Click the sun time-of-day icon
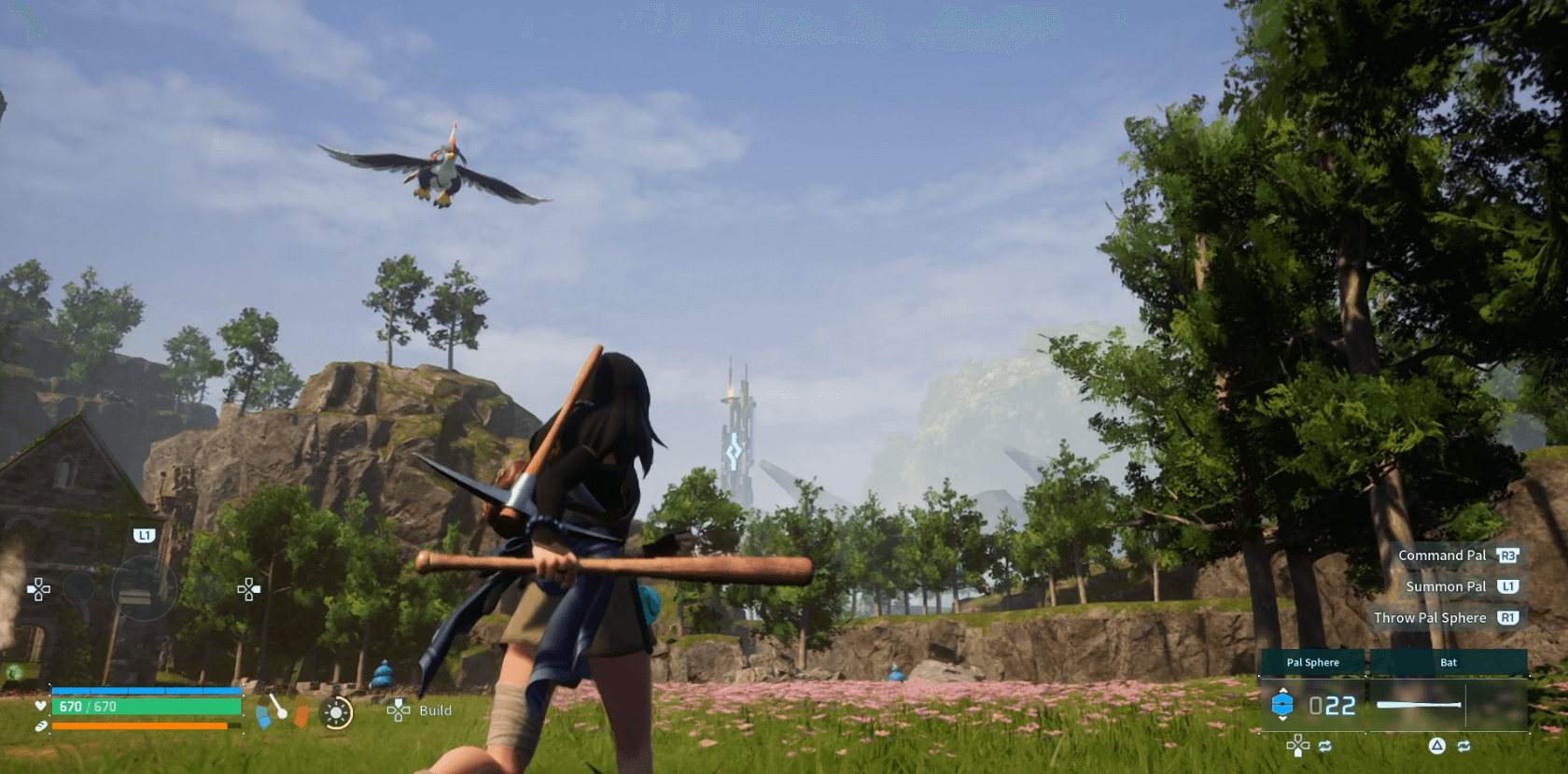 pyautogui.click(x=336, y=712)
